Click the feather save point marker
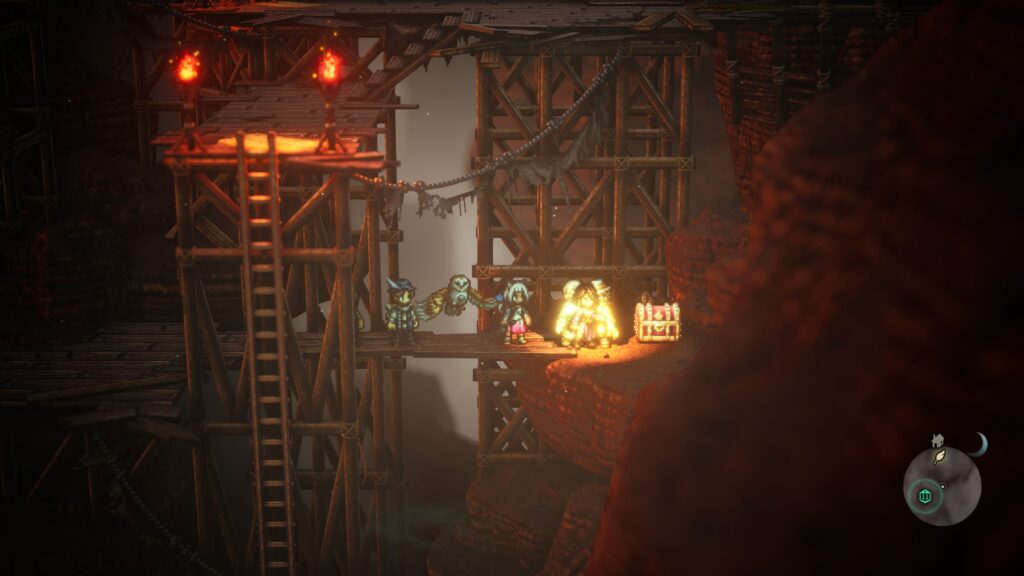The image size is (1024, 576). 940,457
